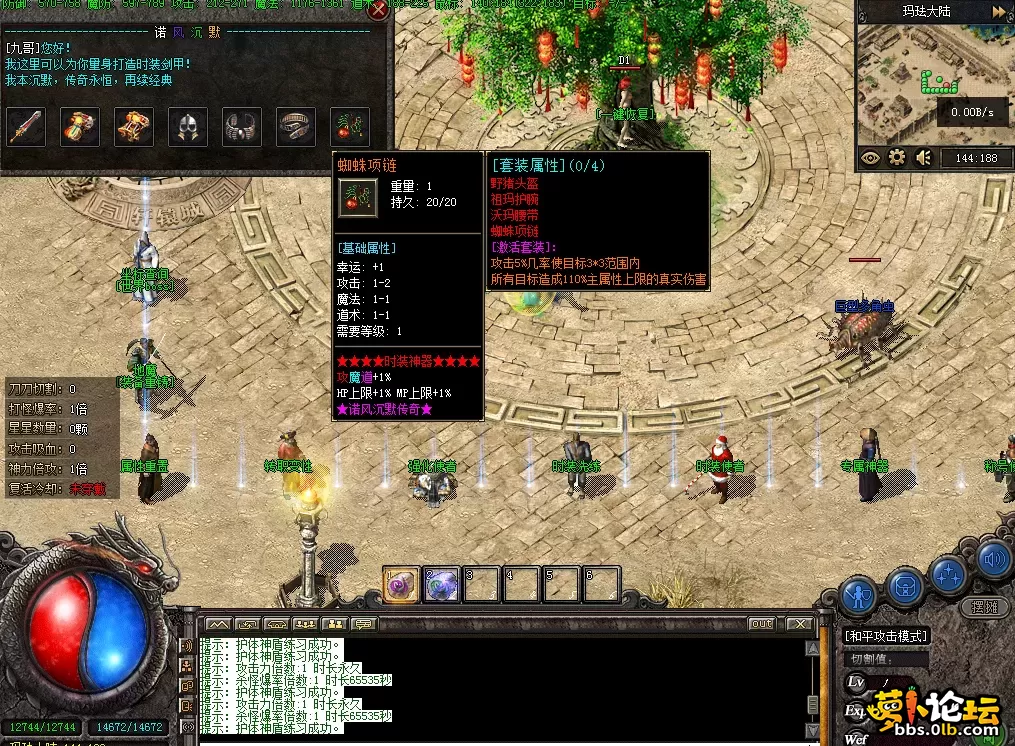The width and height of the screenshot is (1015, 746).
Task: Open the bag via the round chest button
Action: point(905,586)
